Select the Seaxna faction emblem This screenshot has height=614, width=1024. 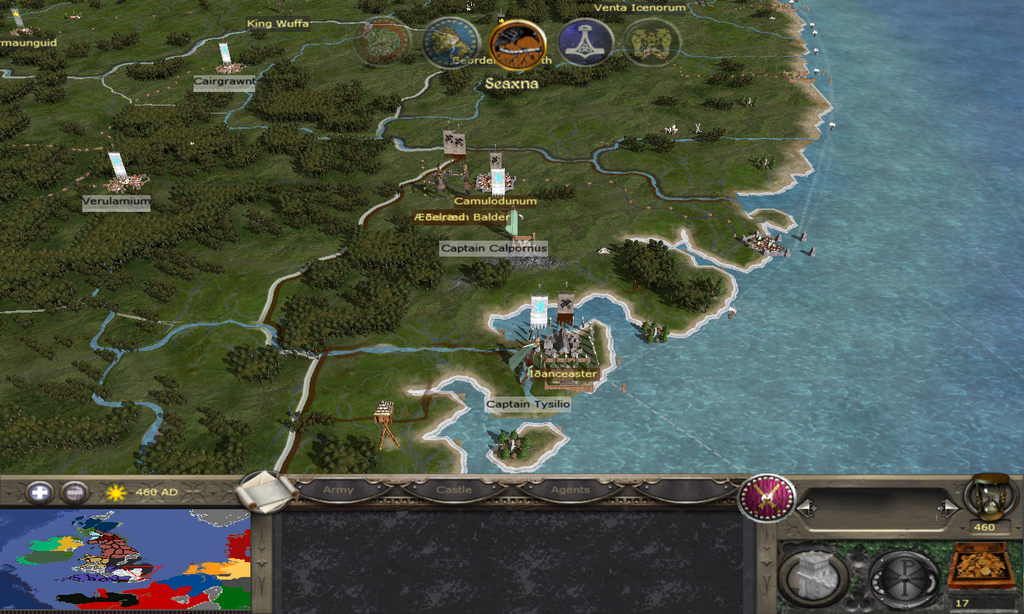pyautogui.click(x=518, y=44)
